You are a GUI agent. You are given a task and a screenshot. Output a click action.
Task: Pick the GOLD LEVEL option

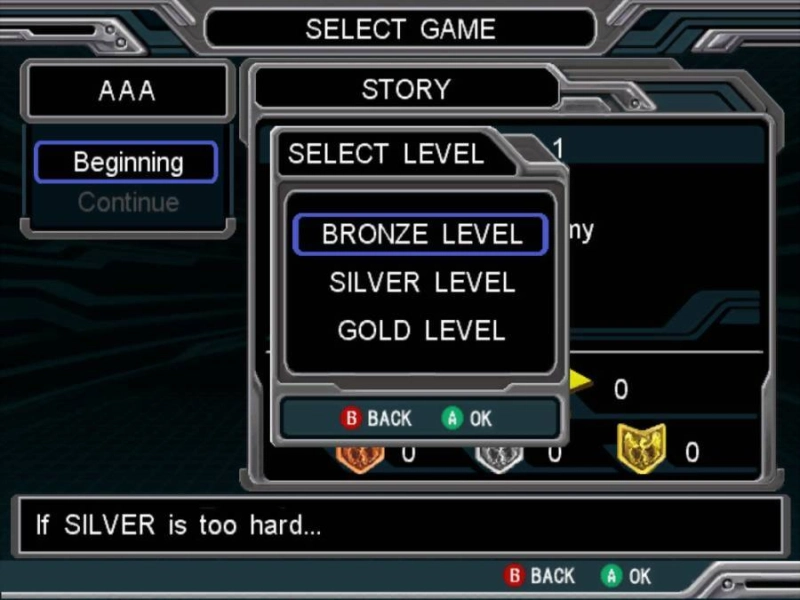pos(421,331)
